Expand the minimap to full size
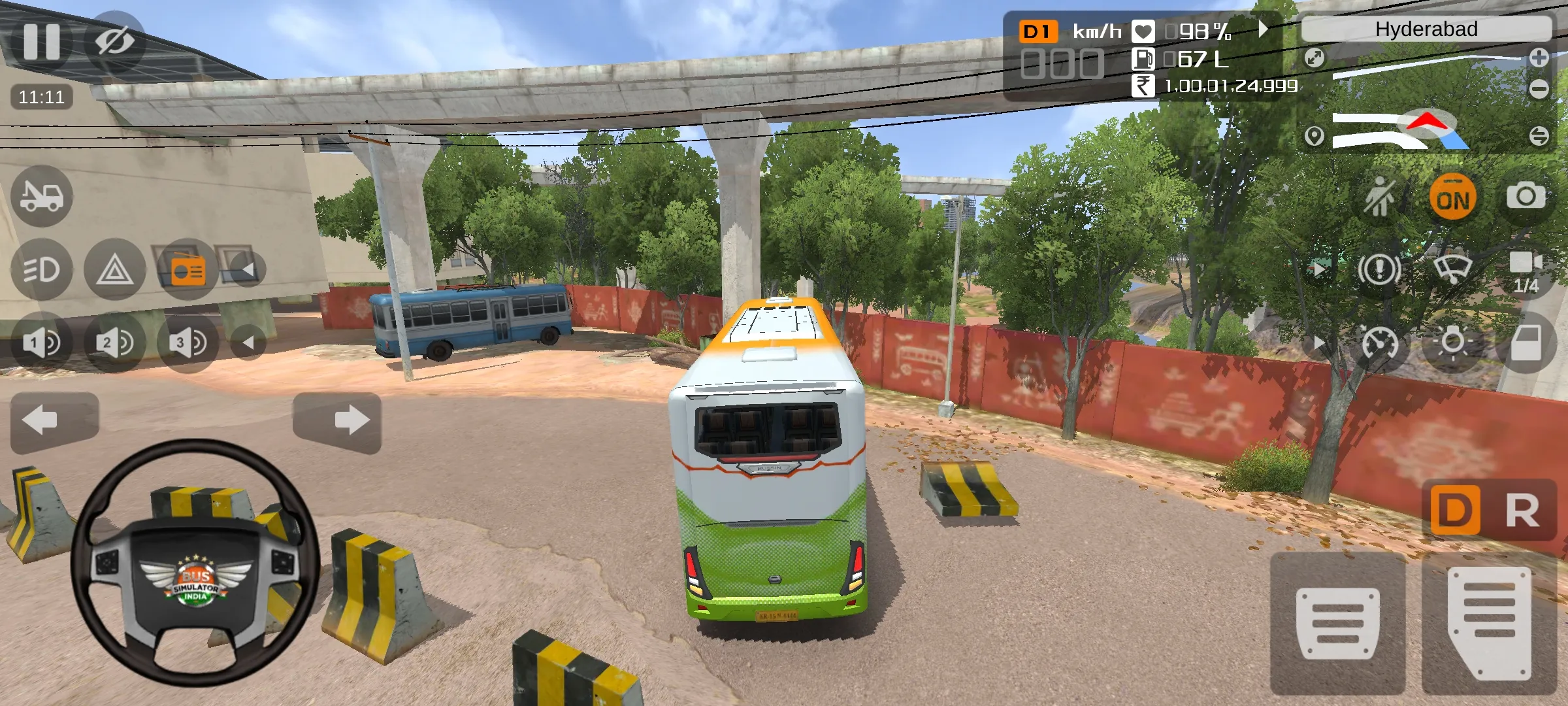Image resolution: width=1568 pixels, height=706 pixels. (1314, 58)
